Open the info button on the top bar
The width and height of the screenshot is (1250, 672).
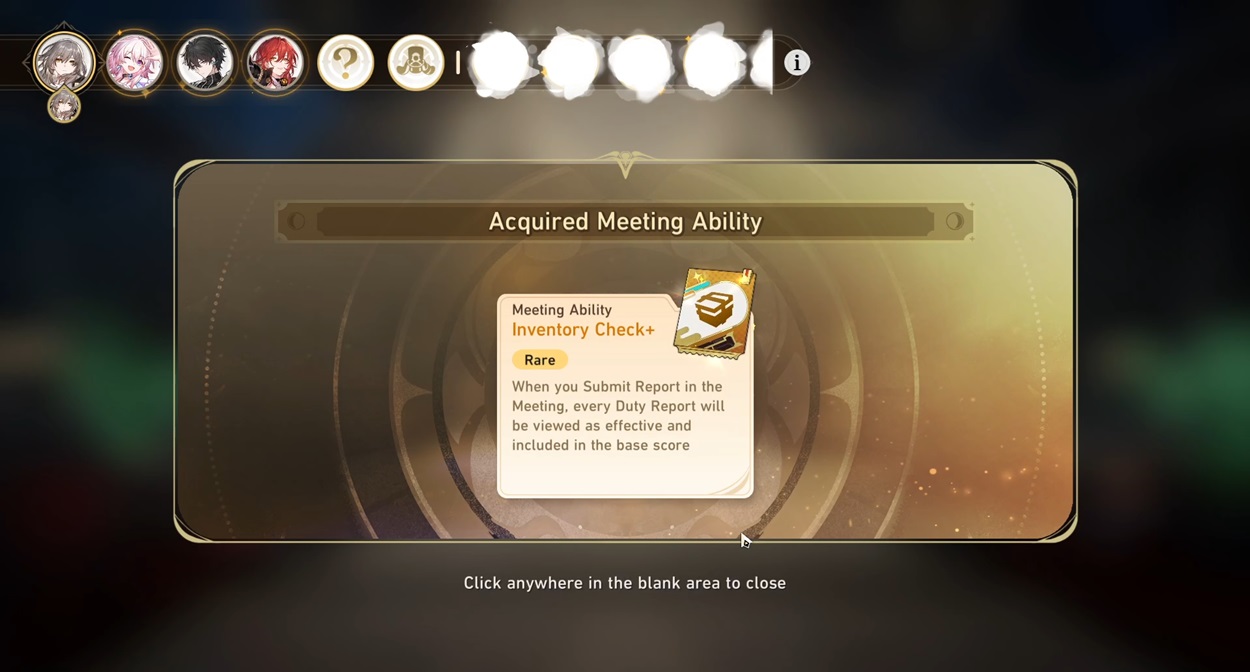(796, 62)
